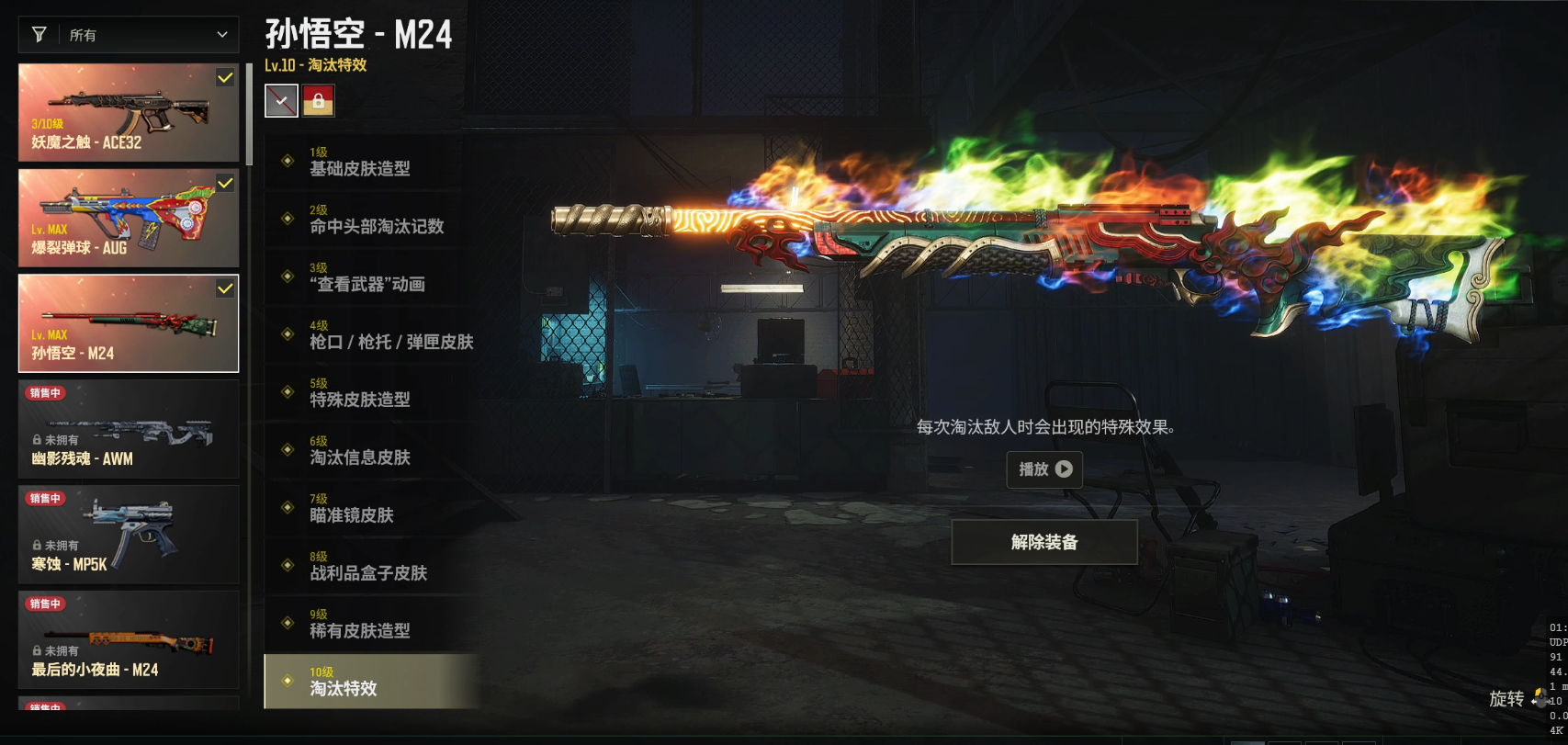Open the 最后的小夜曲 - M24 skin

coord(129,640)
